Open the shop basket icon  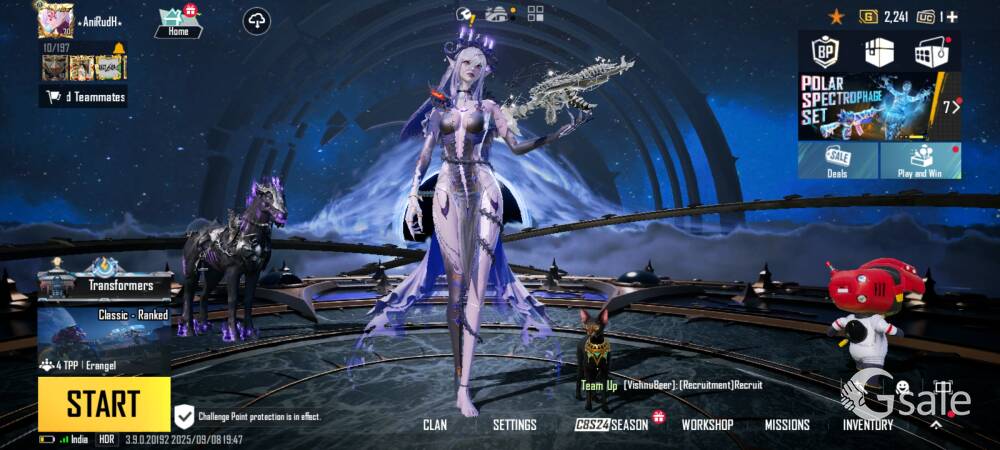coord(932,51)
